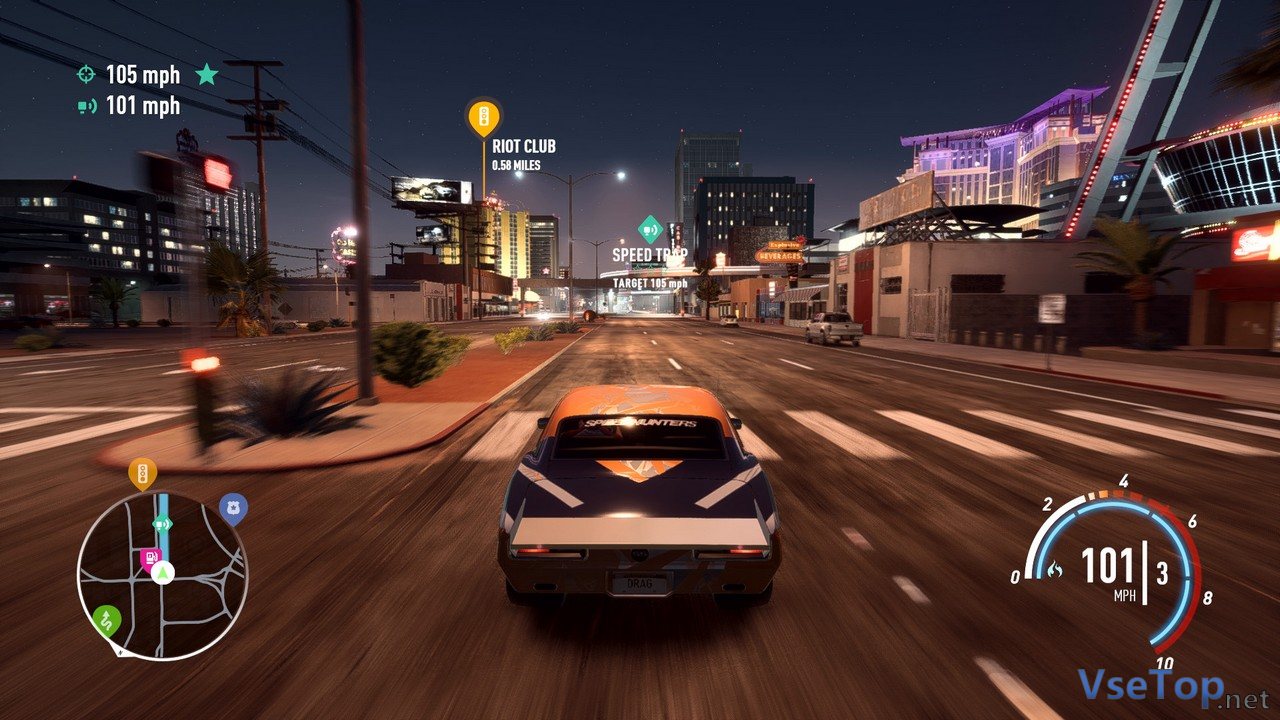Viewport: 1280px width, 720px height.
Task: Click the nitrous flame icon on speedometer
Action: (x=1054, y=570)
